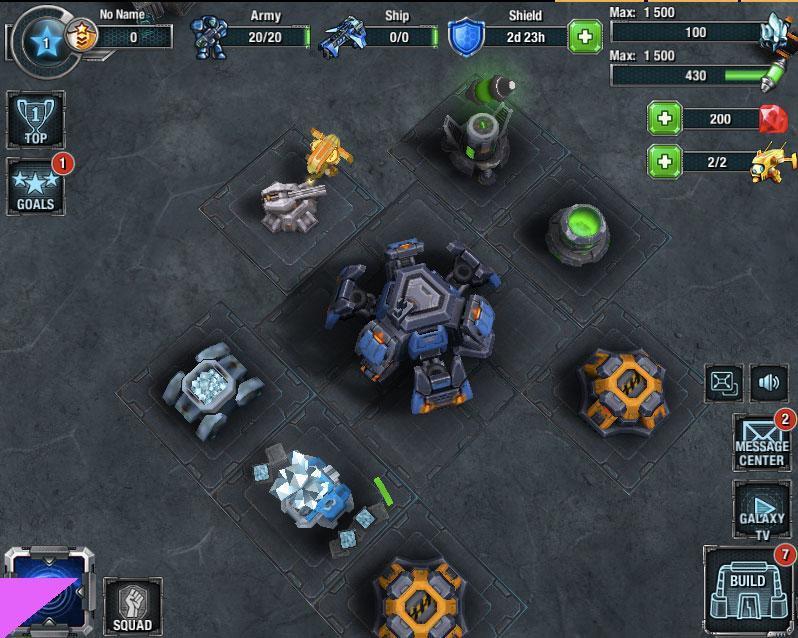Open the Build menu

coord(748,592)
